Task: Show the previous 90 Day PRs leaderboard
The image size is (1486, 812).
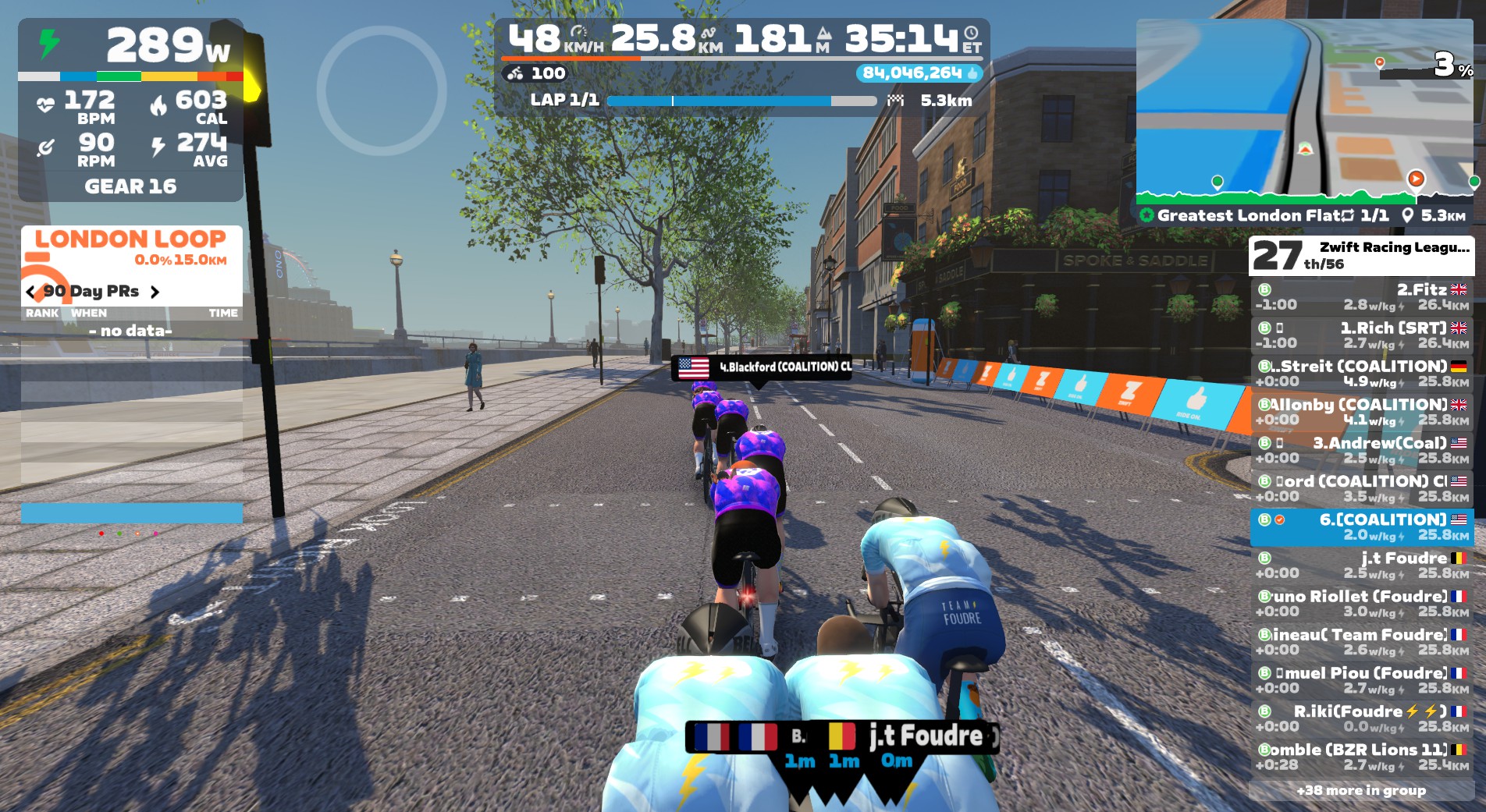Action: click(x=31, y=292)
